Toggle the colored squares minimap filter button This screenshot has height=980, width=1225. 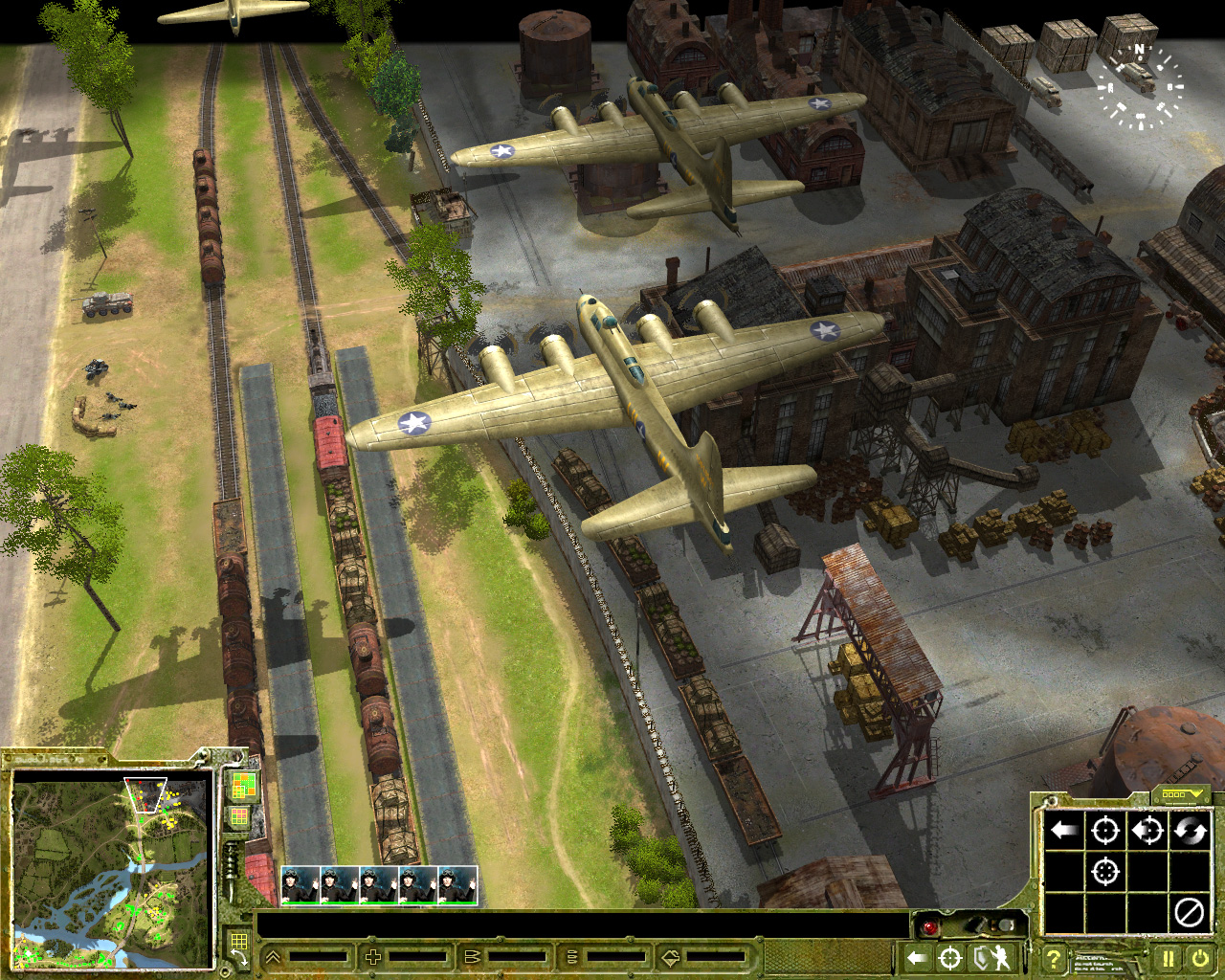click(x=243, y=787)
